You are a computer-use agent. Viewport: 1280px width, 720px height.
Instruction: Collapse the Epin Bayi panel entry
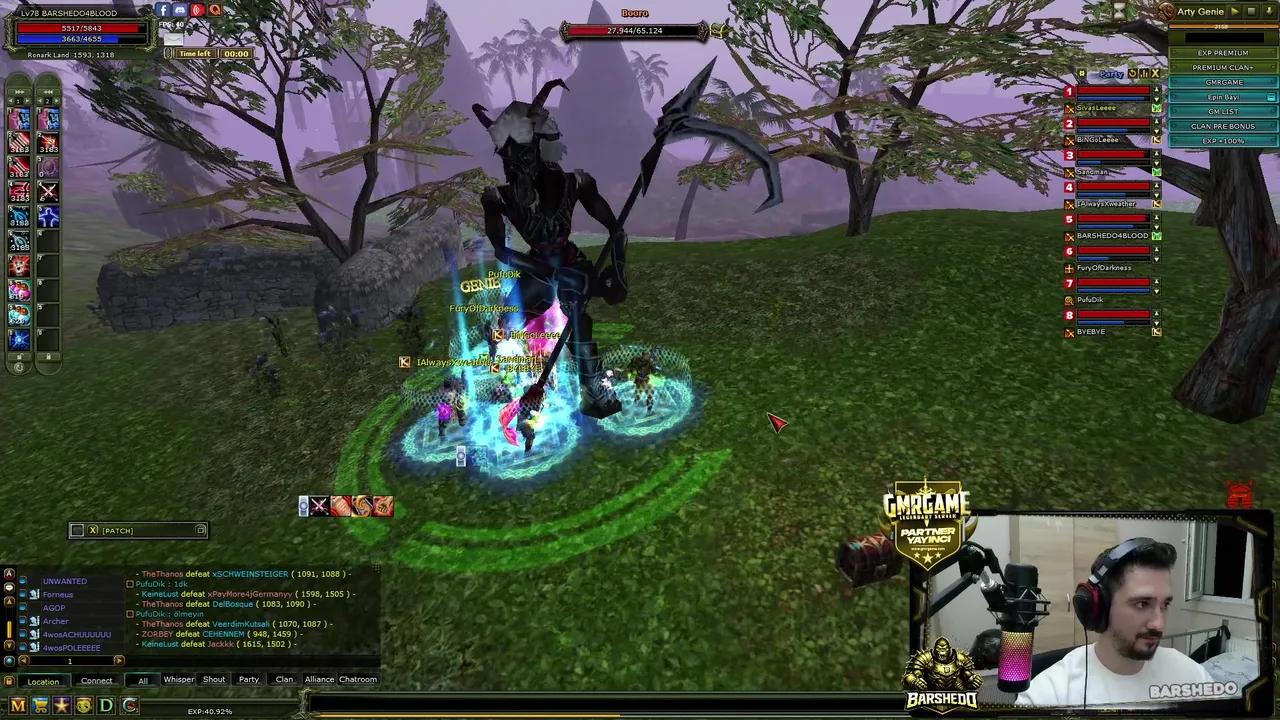pyautogui.click(x=1270, y=98)
